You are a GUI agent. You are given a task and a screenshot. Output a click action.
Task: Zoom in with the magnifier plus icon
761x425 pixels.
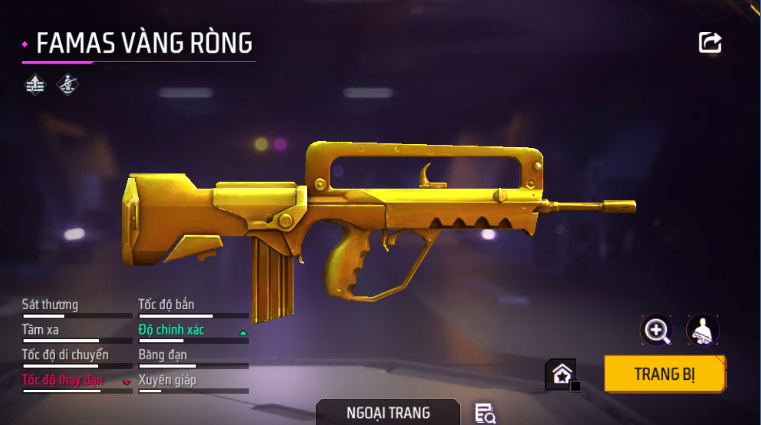tap(656, 330)
